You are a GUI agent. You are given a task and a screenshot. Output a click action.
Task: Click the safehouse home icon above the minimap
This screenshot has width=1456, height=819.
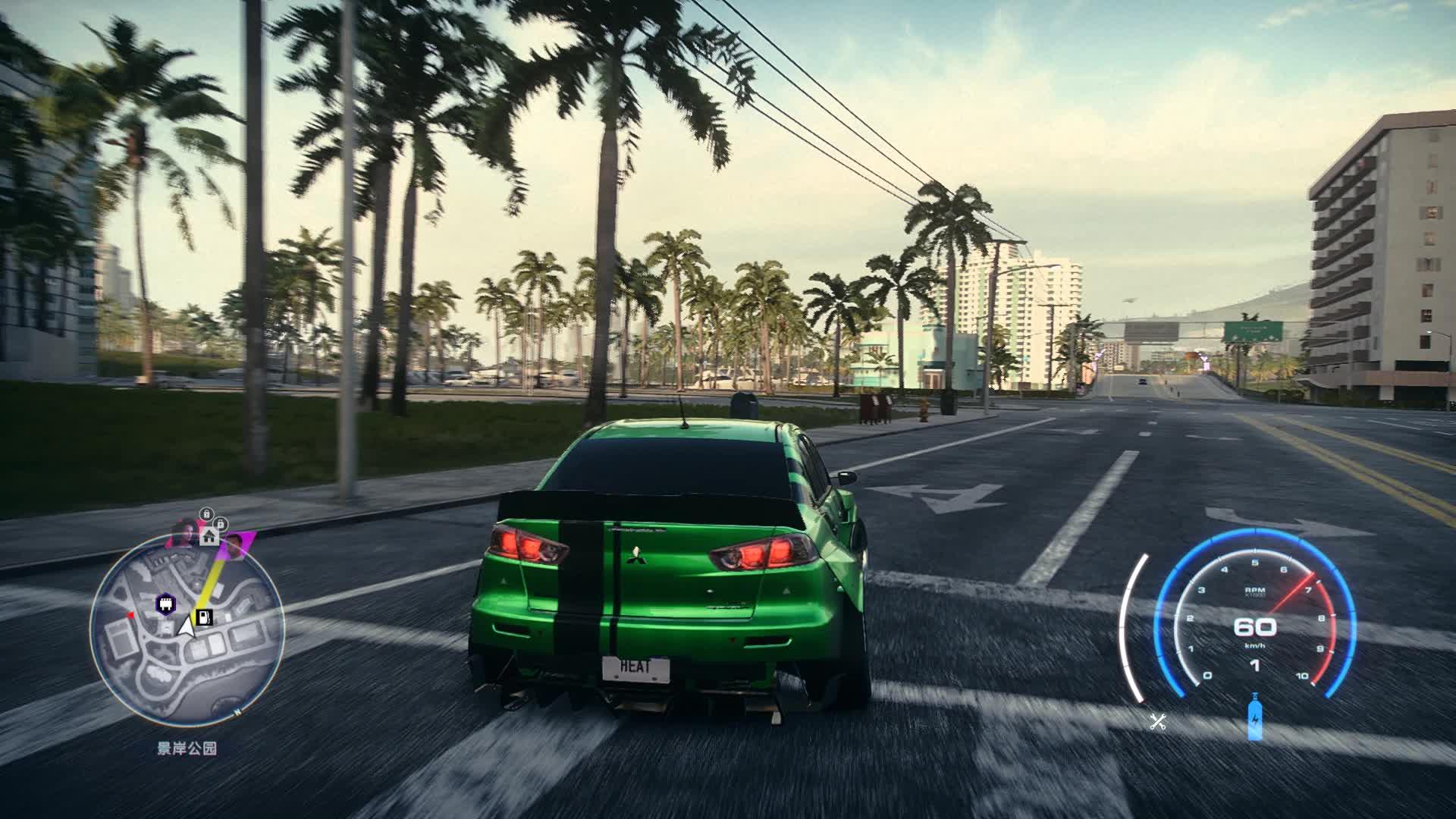(x=209, y=535)
